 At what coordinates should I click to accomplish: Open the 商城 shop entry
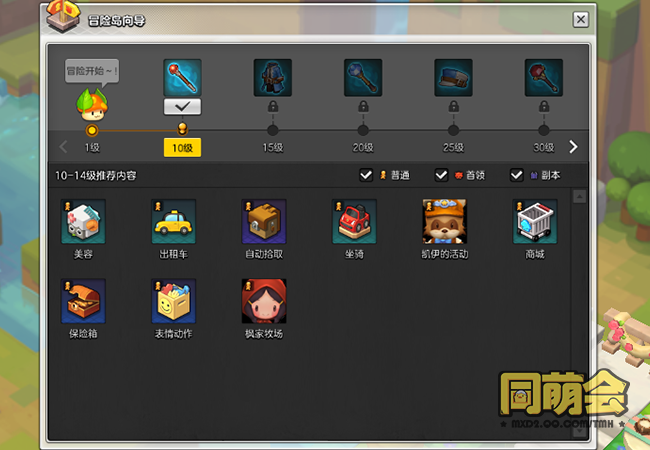535,222
